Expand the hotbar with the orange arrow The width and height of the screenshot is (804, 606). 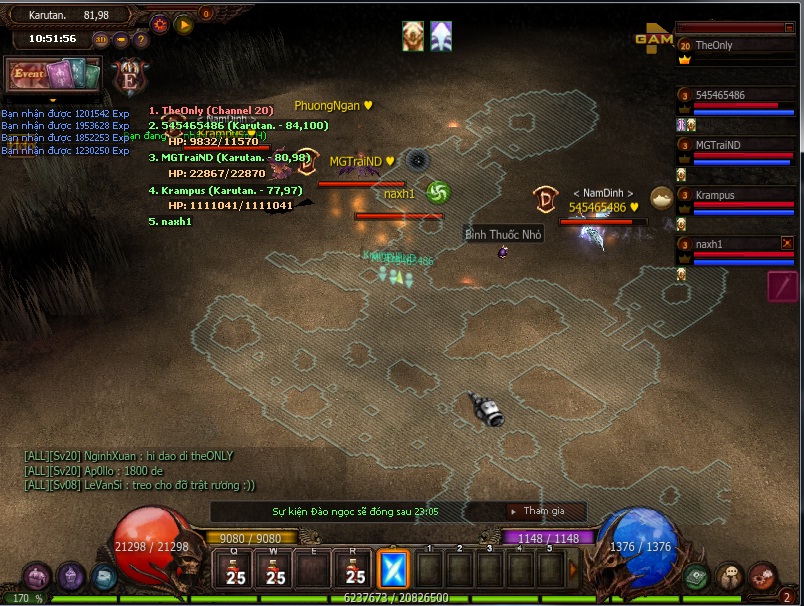(x=574, y=569)
